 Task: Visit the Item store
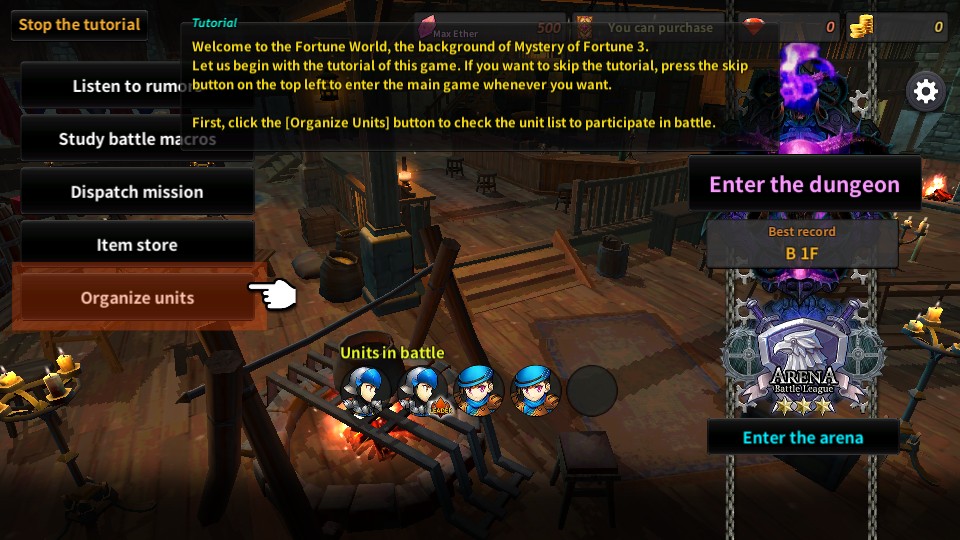click(137, 245)
